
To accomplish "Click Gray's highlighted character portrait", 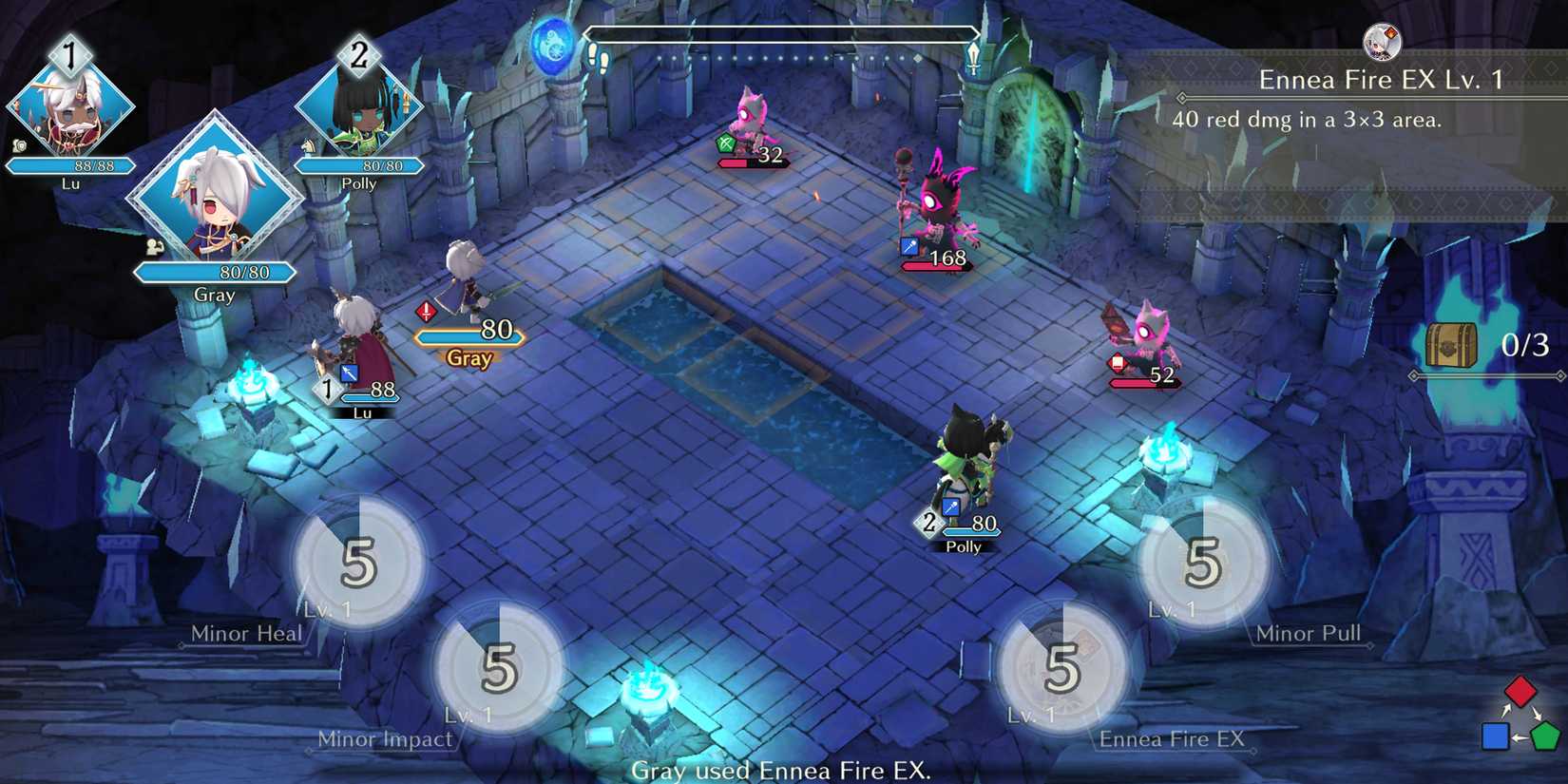I will click(x=216, y=204).
